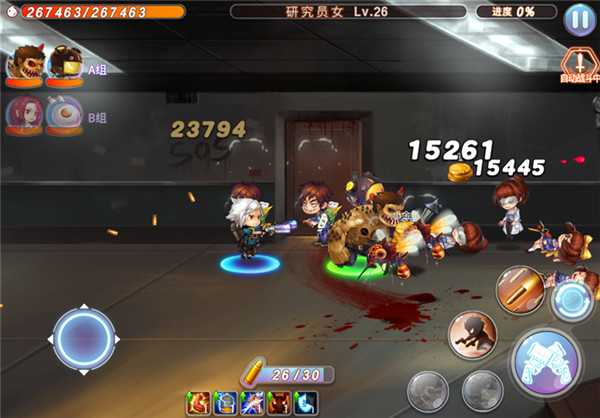Viewport: 600px width, 418px height.
Task: Select the brown bear pet in group A
Action: (64, 65)
